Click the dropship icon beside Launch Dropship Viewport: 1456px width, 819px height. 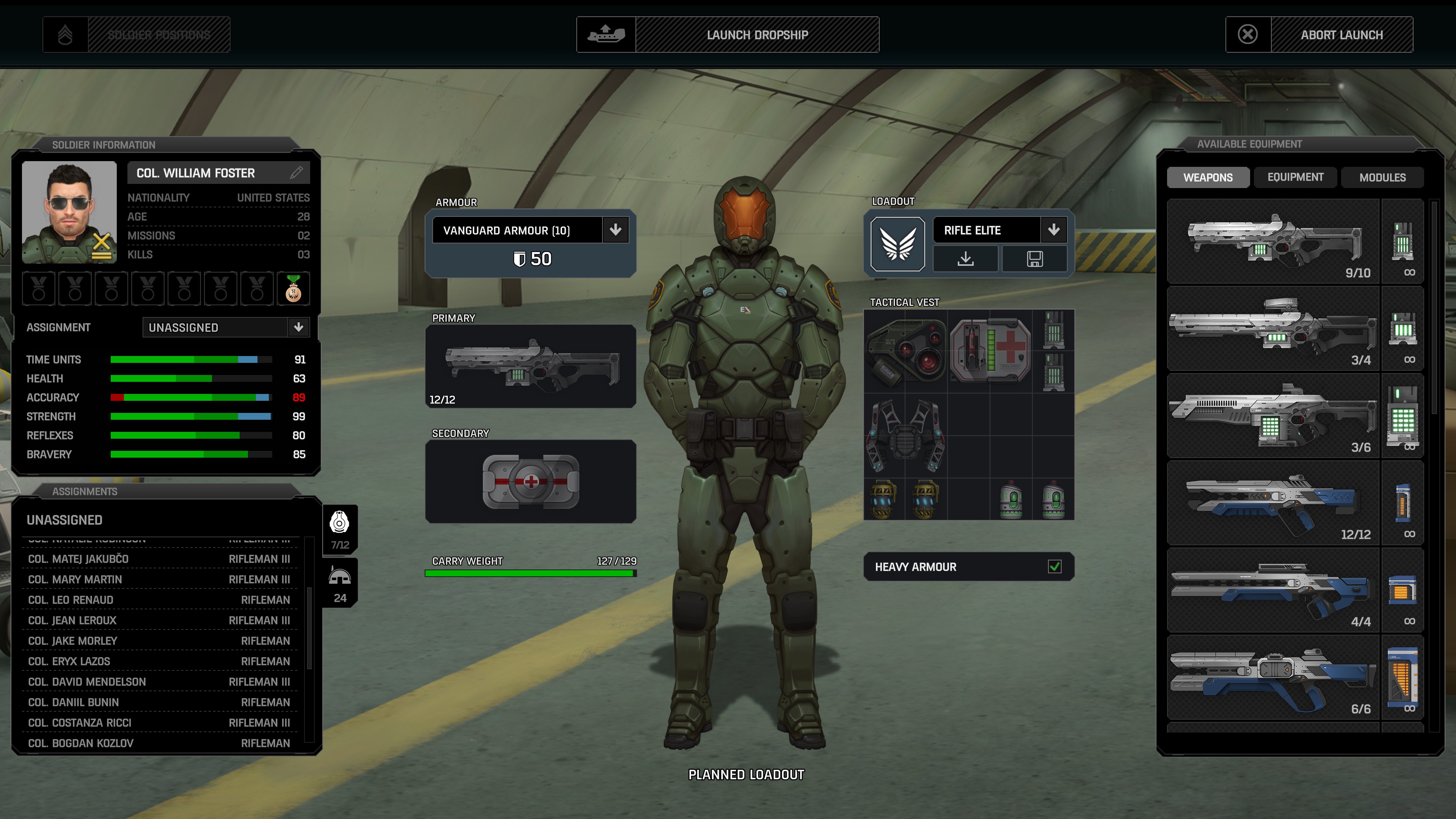(x=606, y=35)
